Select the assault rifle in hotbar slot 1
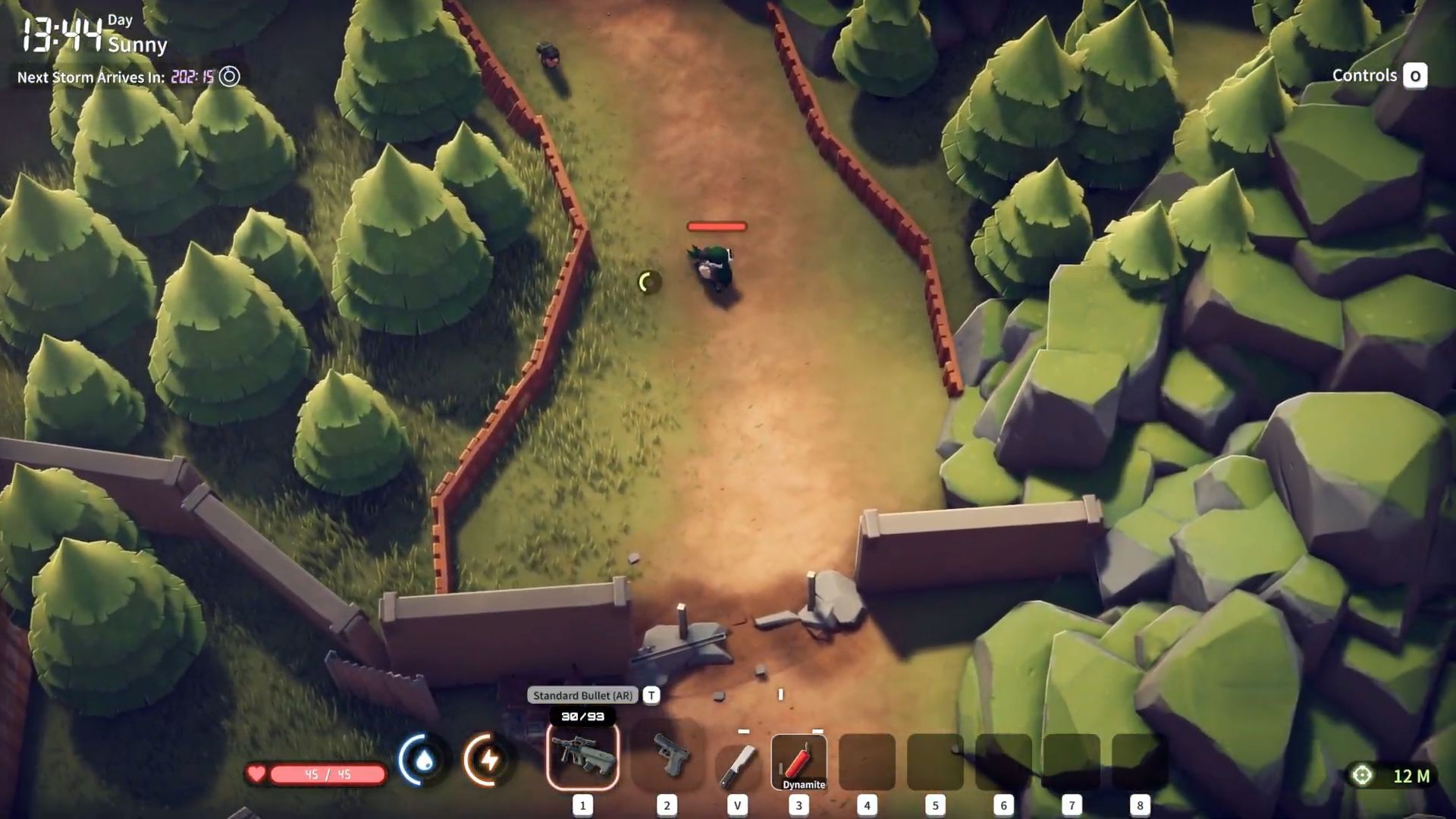The image size is (1456, 819). point(582,758)
